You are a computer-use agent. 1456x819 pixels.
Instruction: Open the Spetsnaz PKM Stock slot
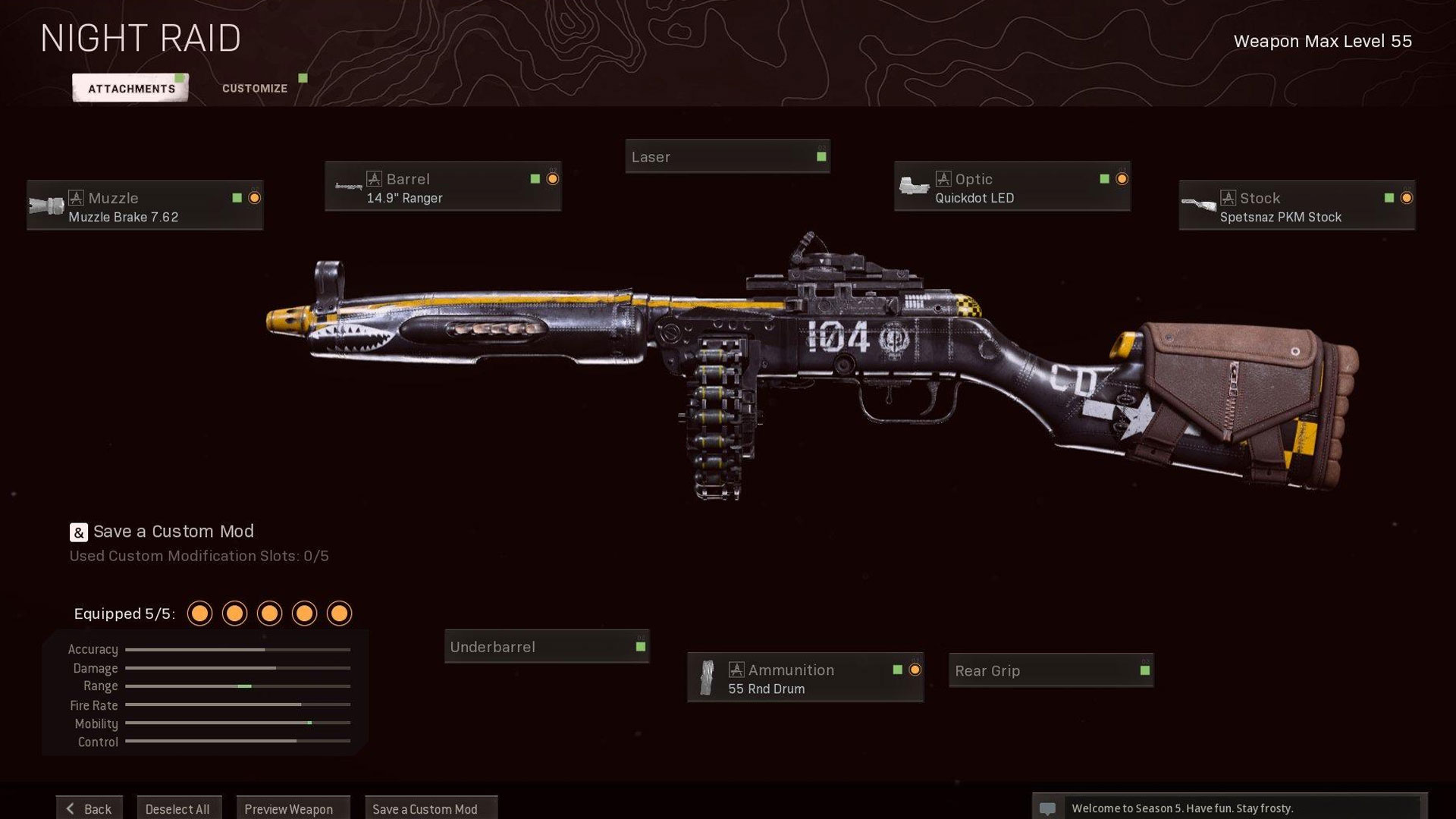click(1296, 206)
